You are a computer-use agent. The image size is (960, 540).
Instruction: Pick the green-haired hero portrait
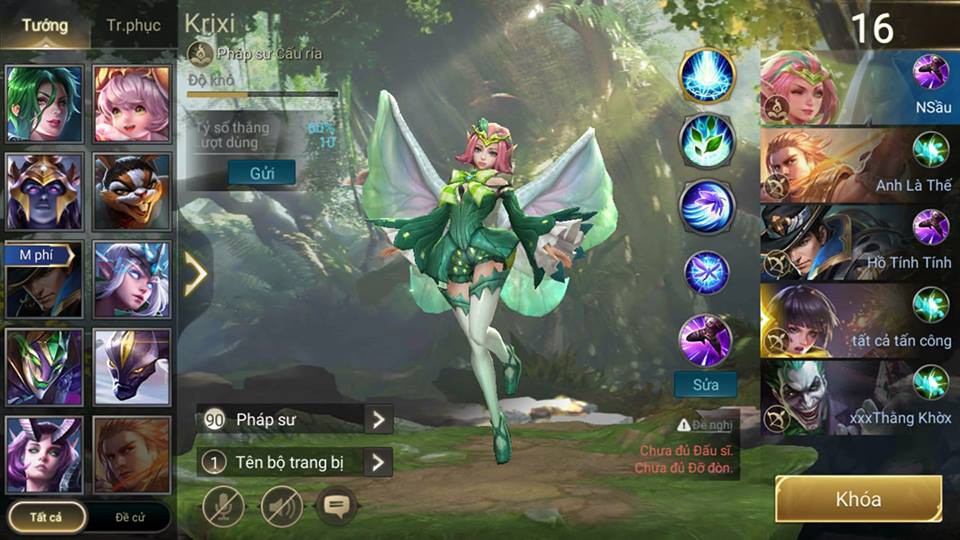coord(44,105)
